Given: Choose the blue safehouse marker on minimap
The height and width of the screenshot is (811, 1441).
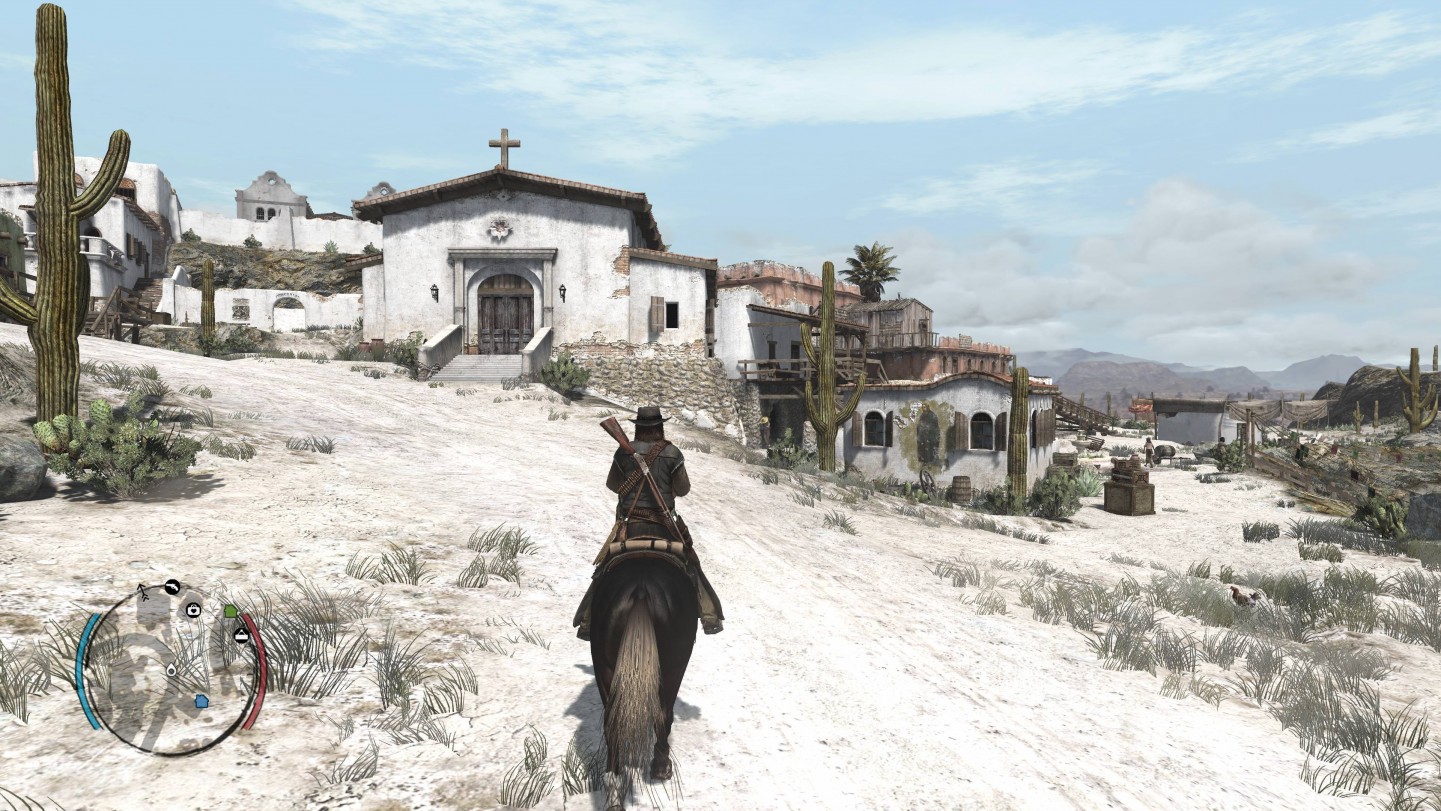Looking at the screenshot, I should [x=201, y=700].
